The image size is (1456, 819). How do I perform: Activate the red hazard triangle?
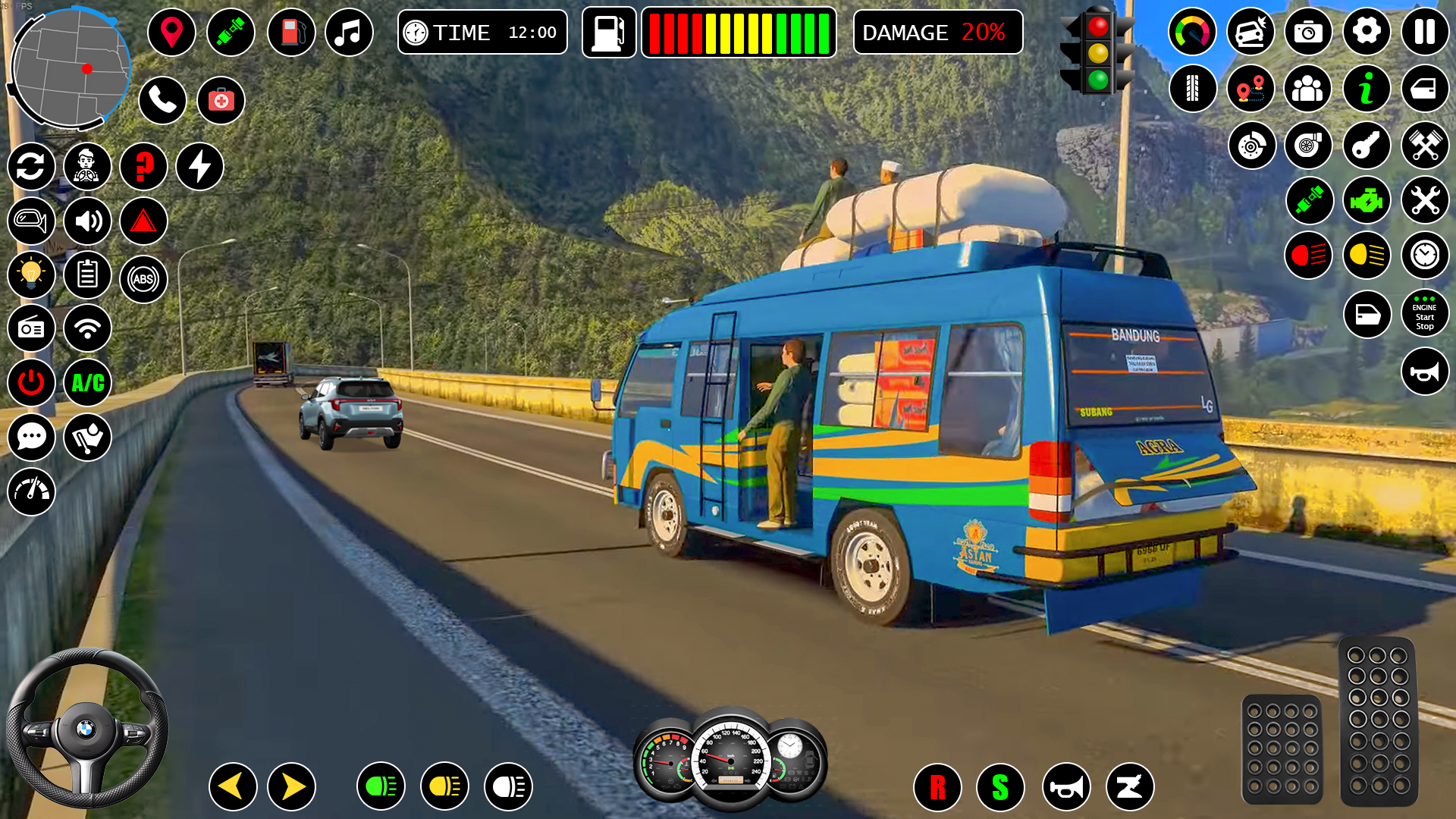[143, 221]
